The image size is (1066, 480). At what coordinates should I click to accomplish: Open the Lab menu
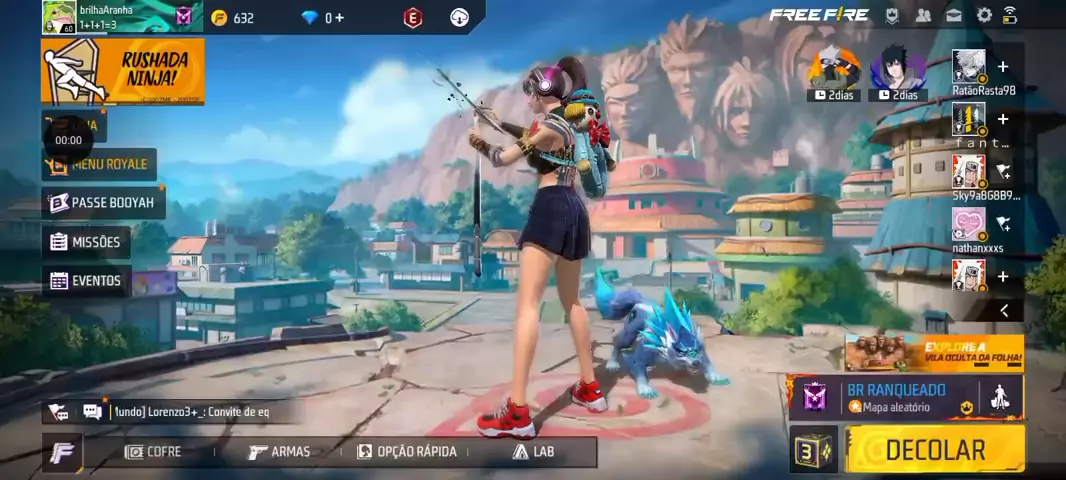tap(533, 452)
